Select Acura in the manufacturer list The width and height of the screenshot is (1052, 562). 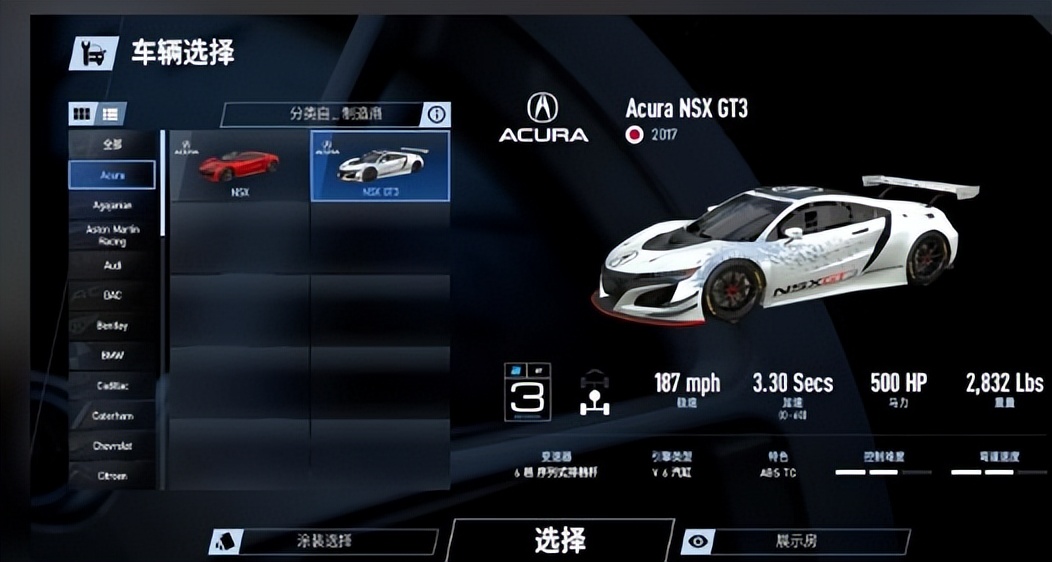(112, 175)
